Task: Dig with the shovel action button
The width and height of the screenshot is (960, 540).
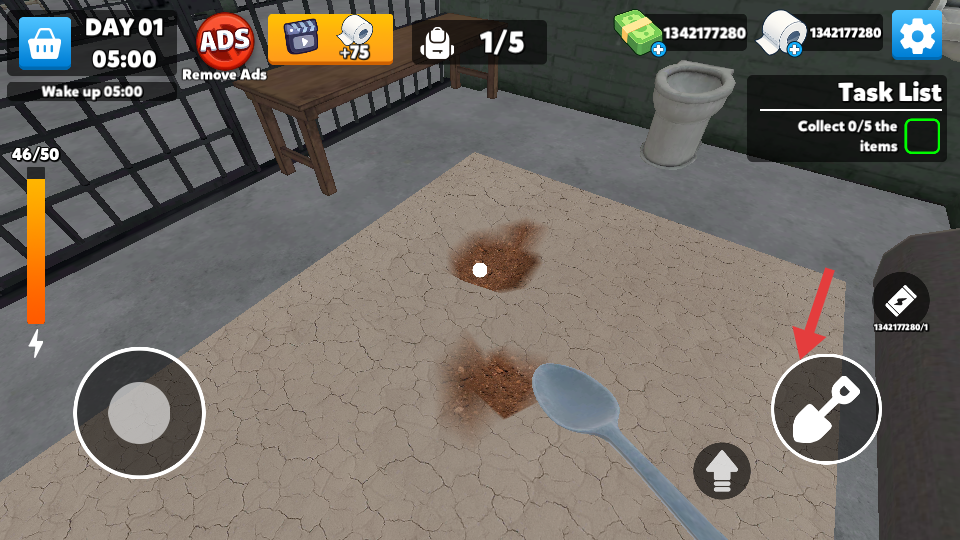Action: (826, 408)
